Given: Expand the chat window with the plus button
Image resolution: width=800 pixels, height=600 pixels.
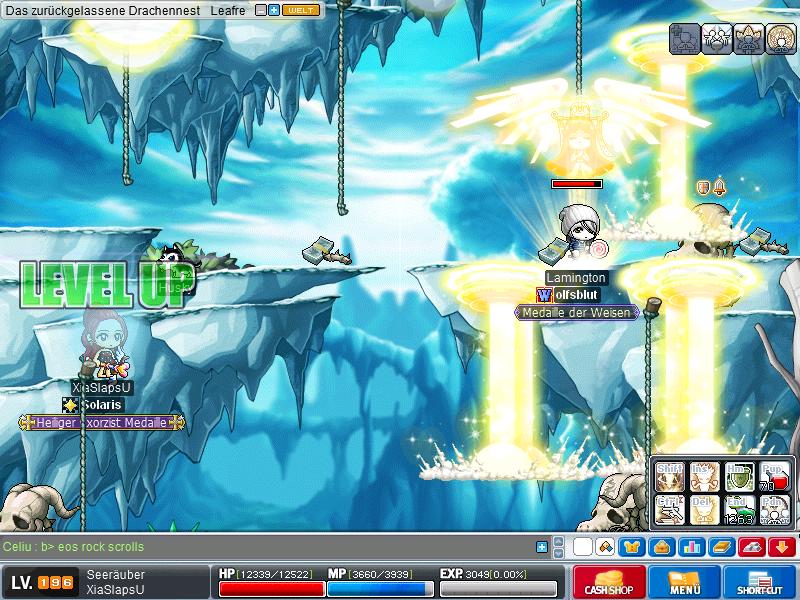Looking at the screenshot, I should [542, 547].
